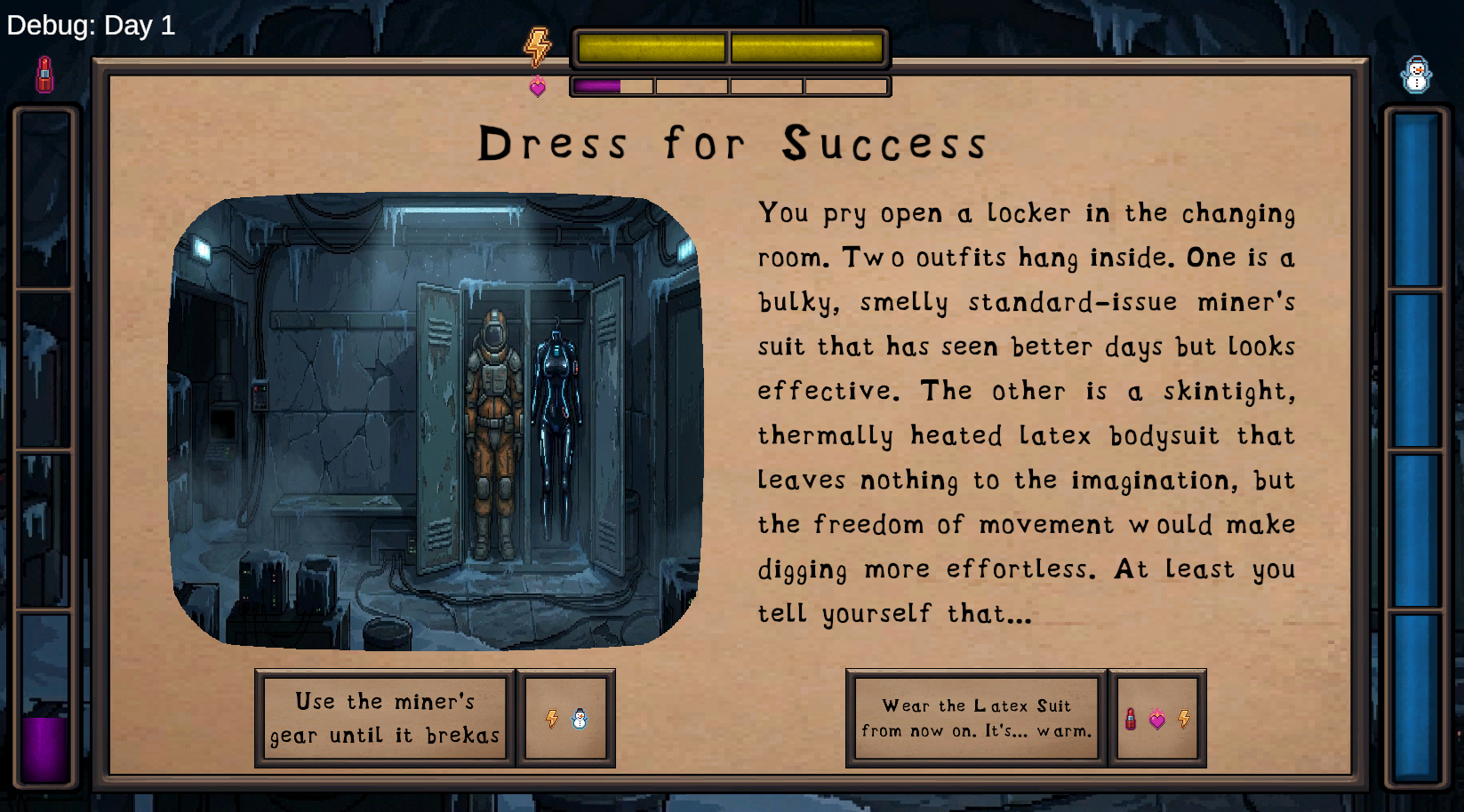Click the snowman cold meter icon
Screen dimensions: 1464x812
tap(1415, 76)
